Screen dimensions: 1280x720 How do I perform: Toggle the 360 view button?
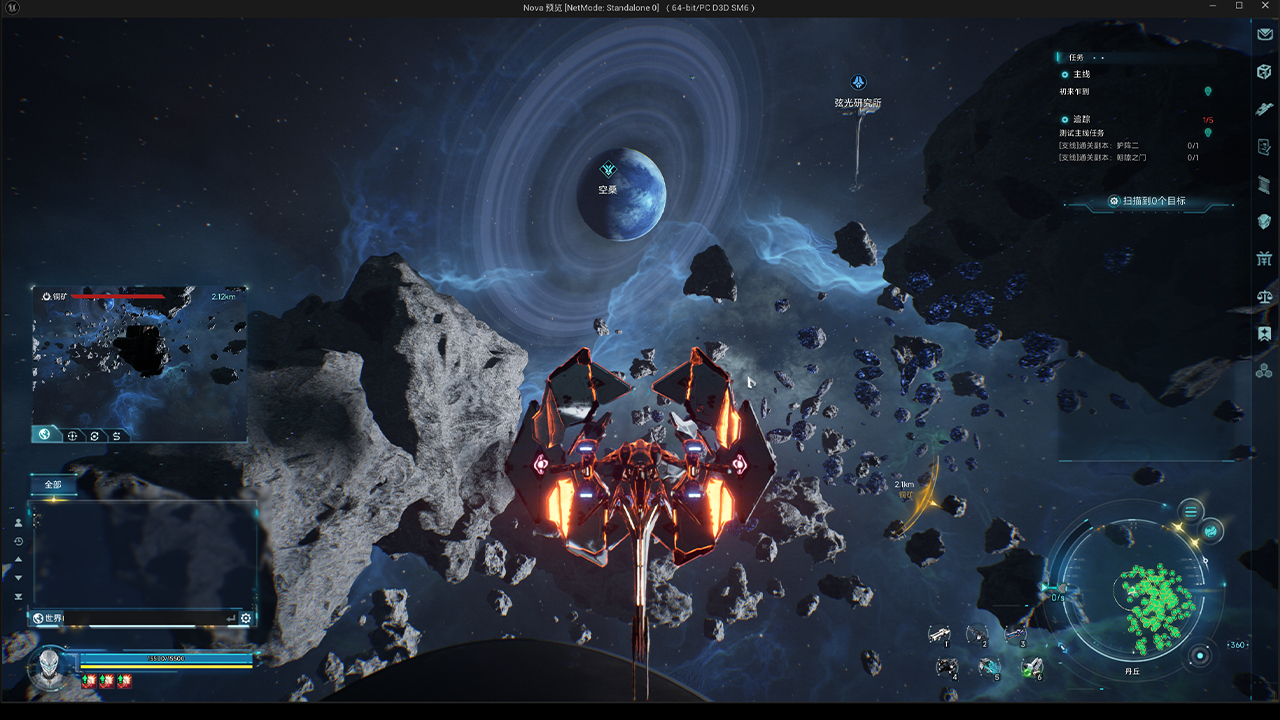[x=1238, y=645]
